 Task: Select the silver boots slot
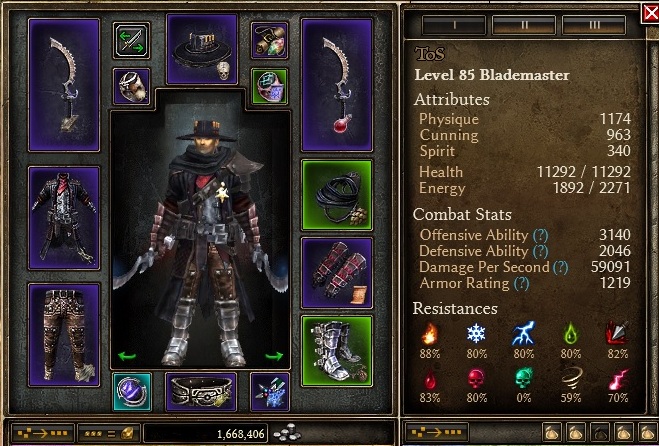click(x=336, y=349)
